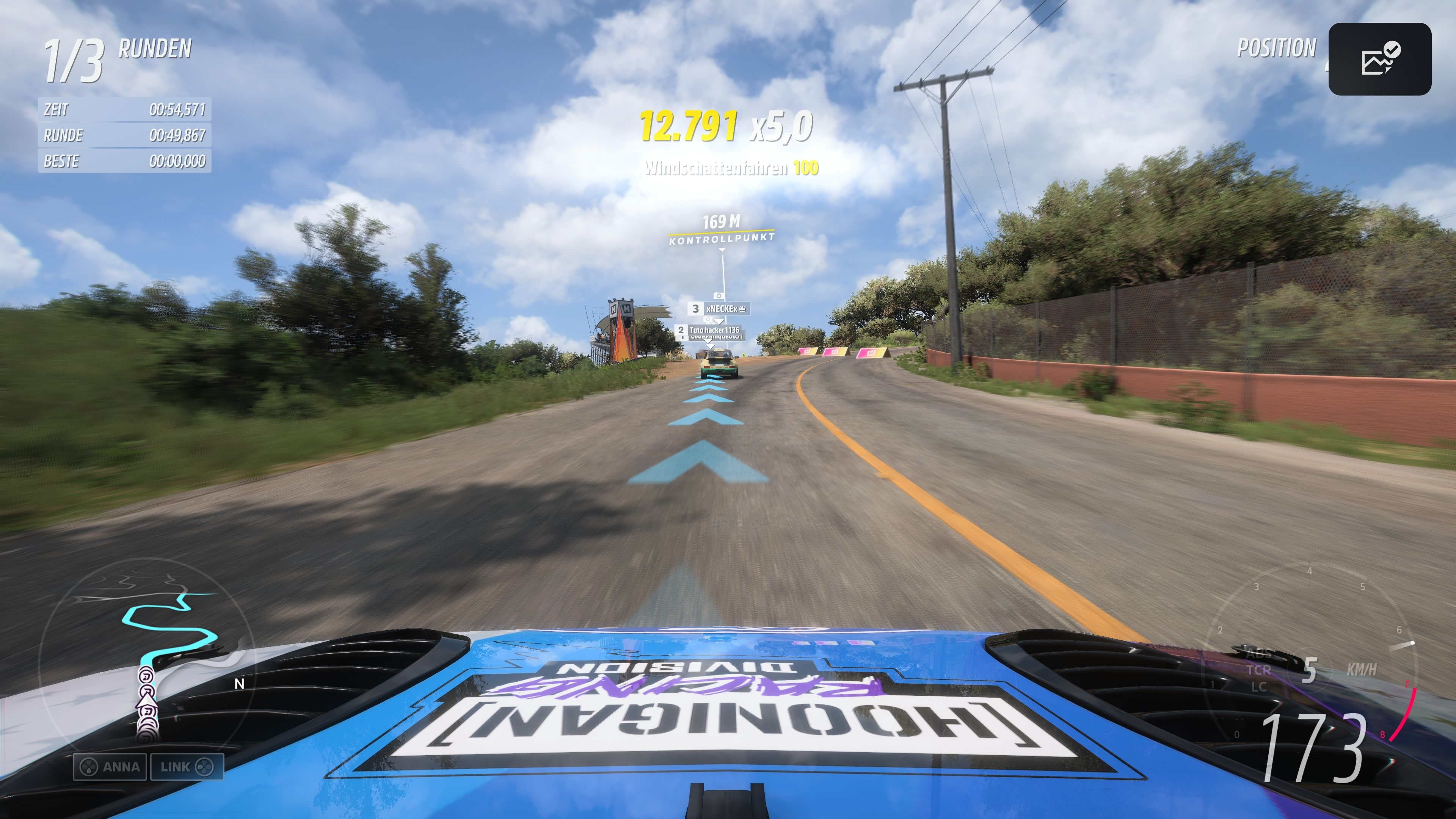Open ANNA assistant
Screen dimensions: 1456x819
(110, 767)
